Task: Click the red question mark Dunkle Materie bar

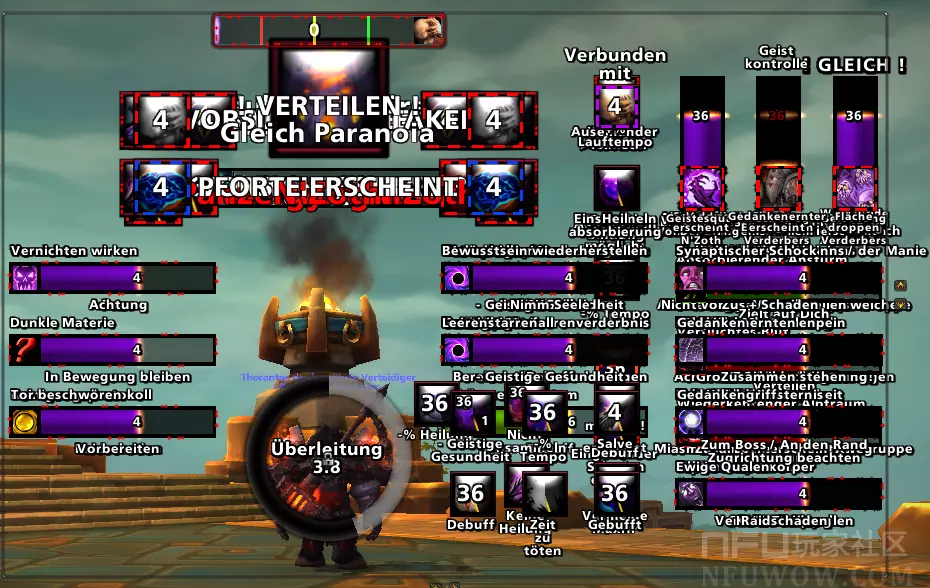Action: (x=112, y=350)
